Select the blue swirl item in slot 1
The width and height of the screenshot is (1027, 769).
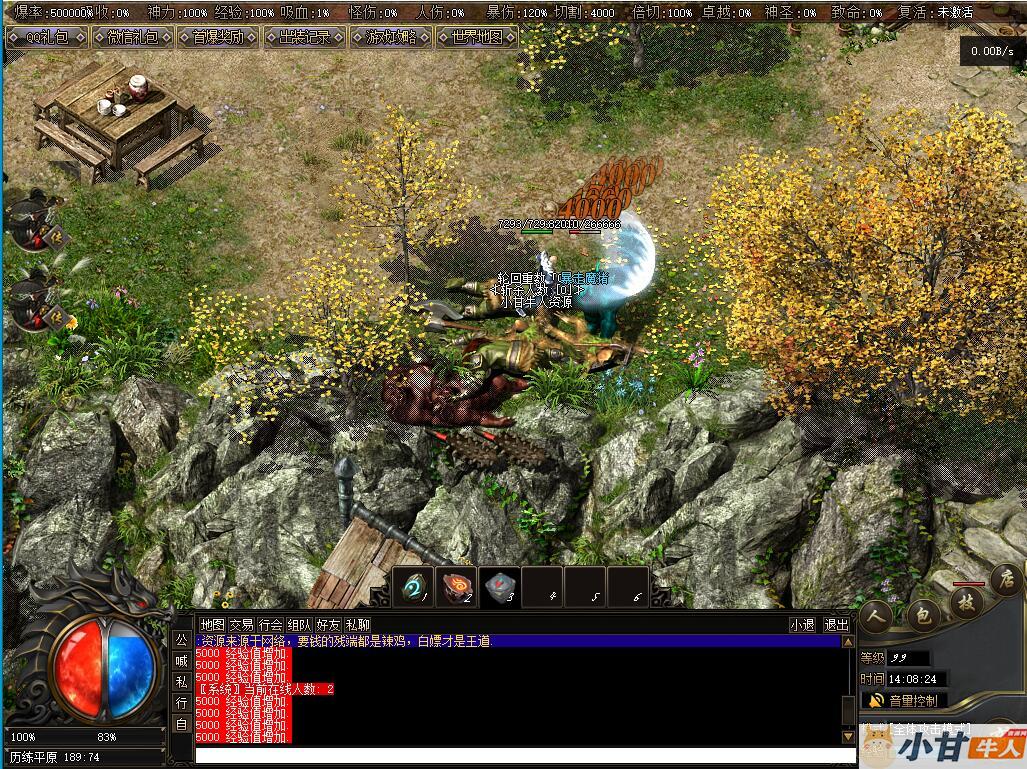pyautogui.click(x=413, y=587)
